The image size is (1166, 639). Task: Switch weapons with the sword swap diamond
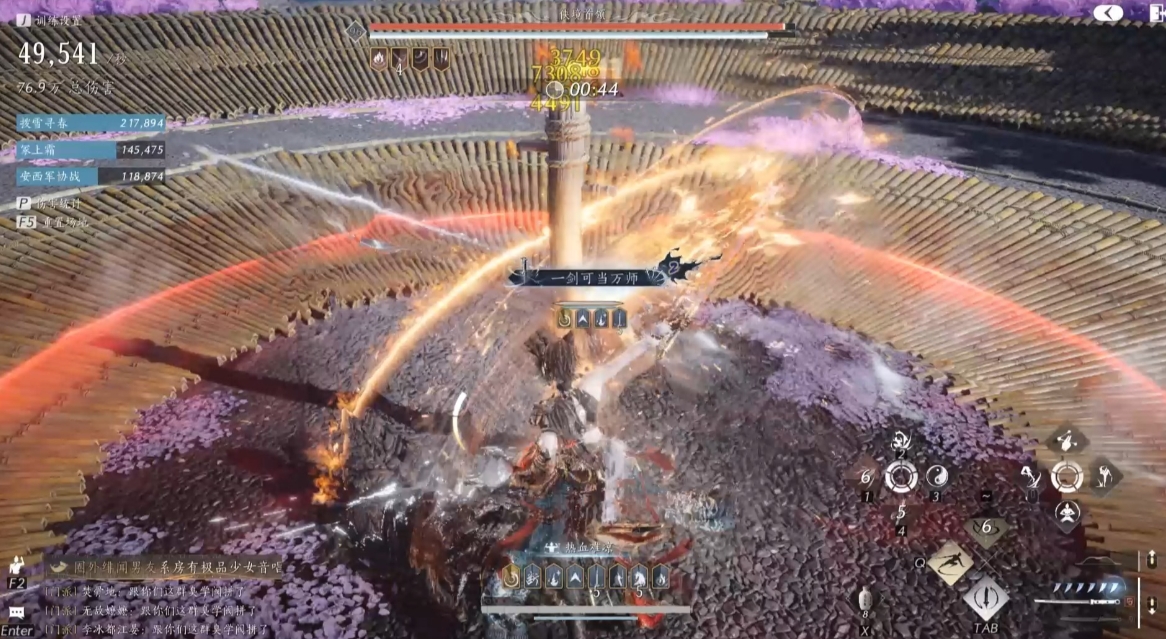pyautogui.click(x=985, y=600)
